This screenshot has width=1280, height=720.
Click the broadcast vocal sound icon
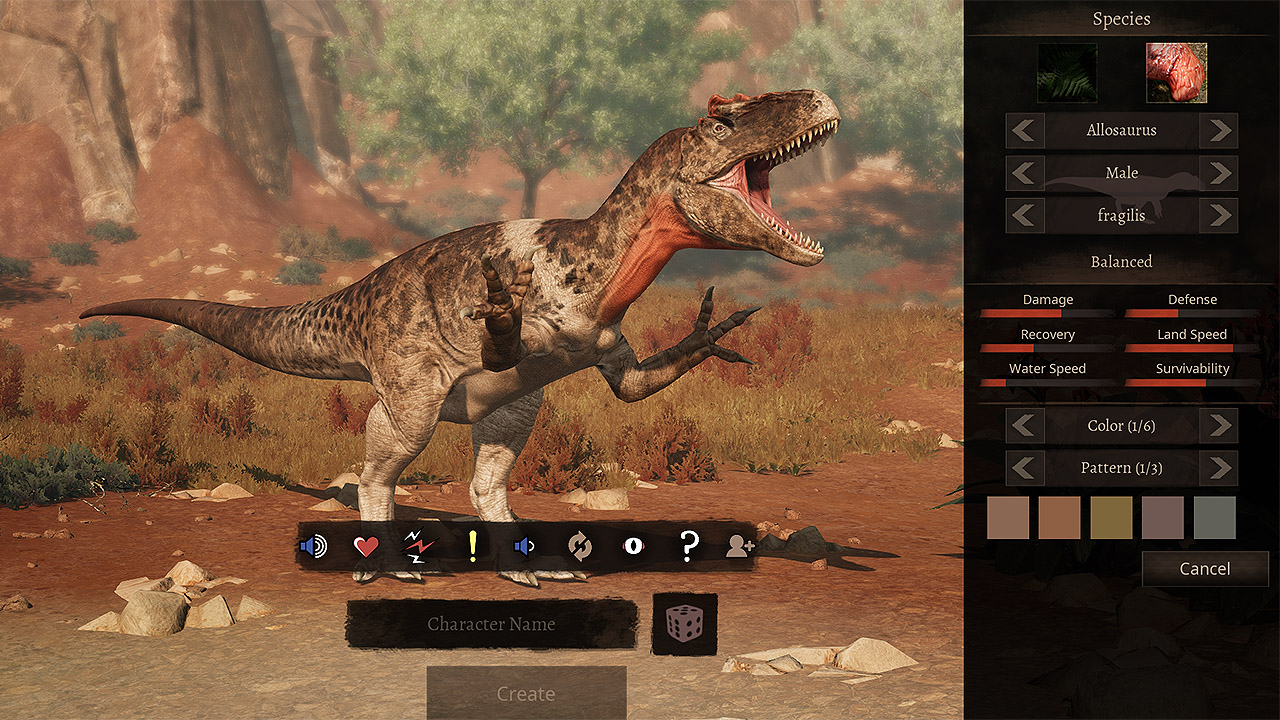[313, 546]
